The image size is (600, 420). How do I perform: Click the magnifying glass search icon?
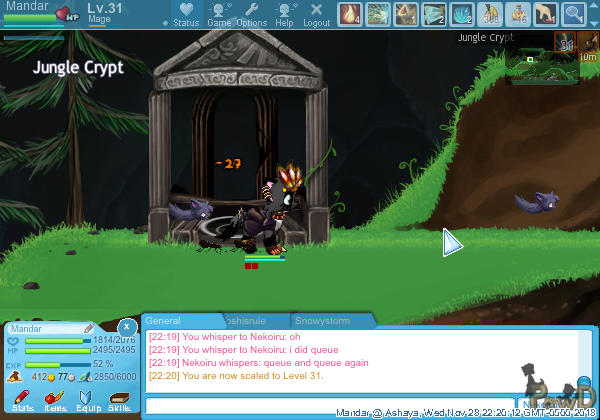point(574,14)
